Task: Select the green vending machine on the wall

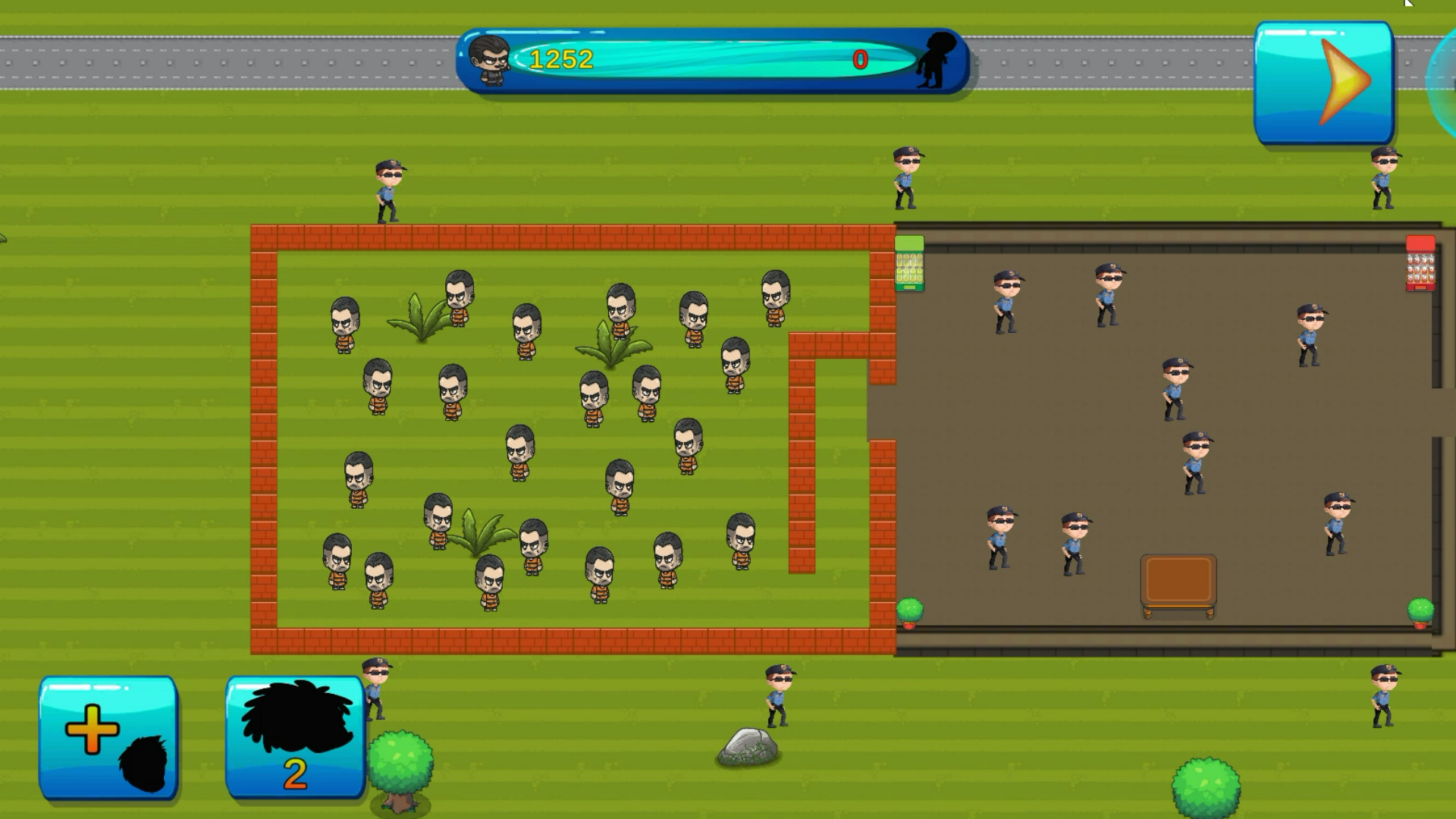Action: tap(909, 263)
